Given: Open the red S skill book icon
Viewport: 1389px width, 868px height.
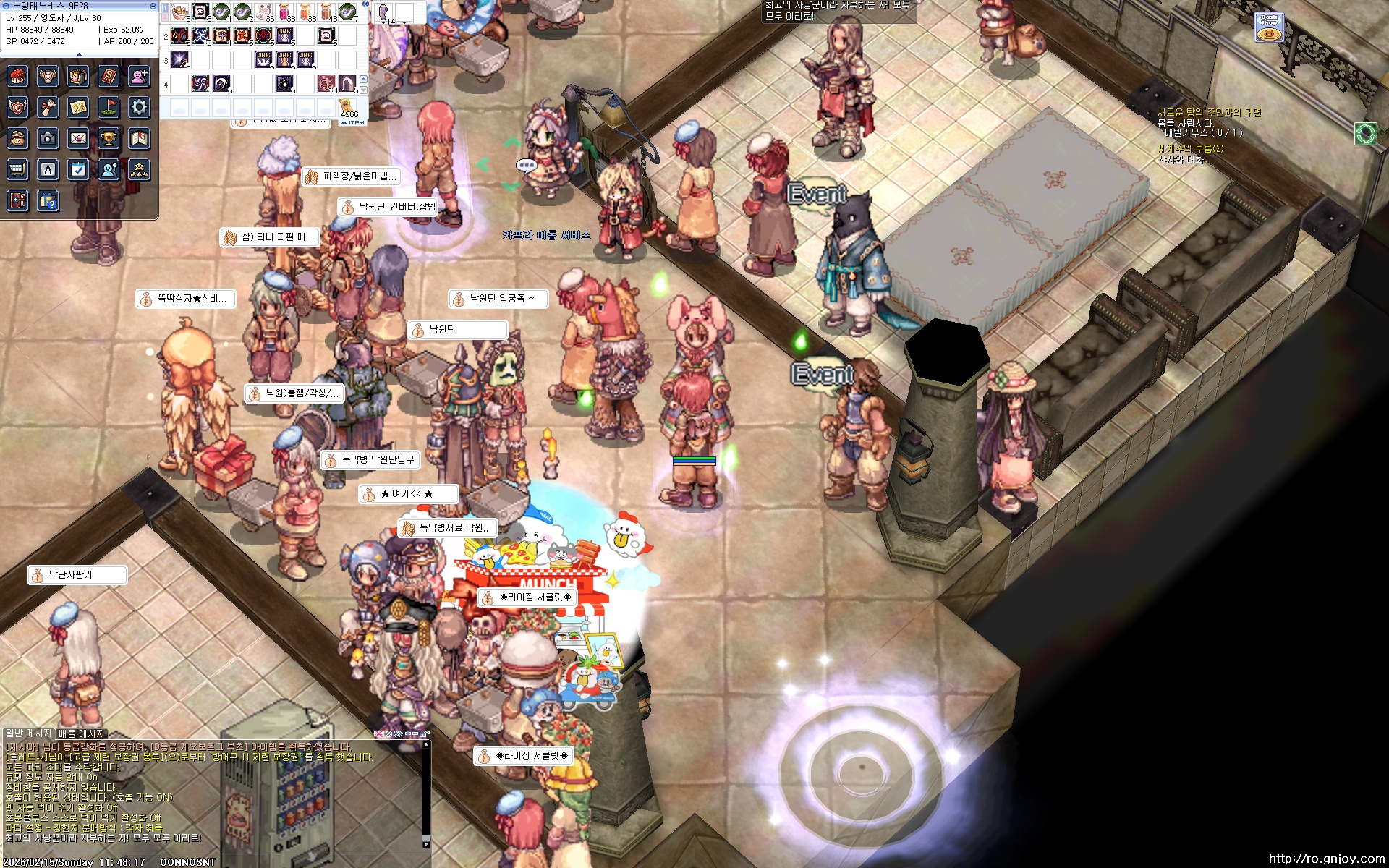Looking at the screenshot, I should (109, 76).
